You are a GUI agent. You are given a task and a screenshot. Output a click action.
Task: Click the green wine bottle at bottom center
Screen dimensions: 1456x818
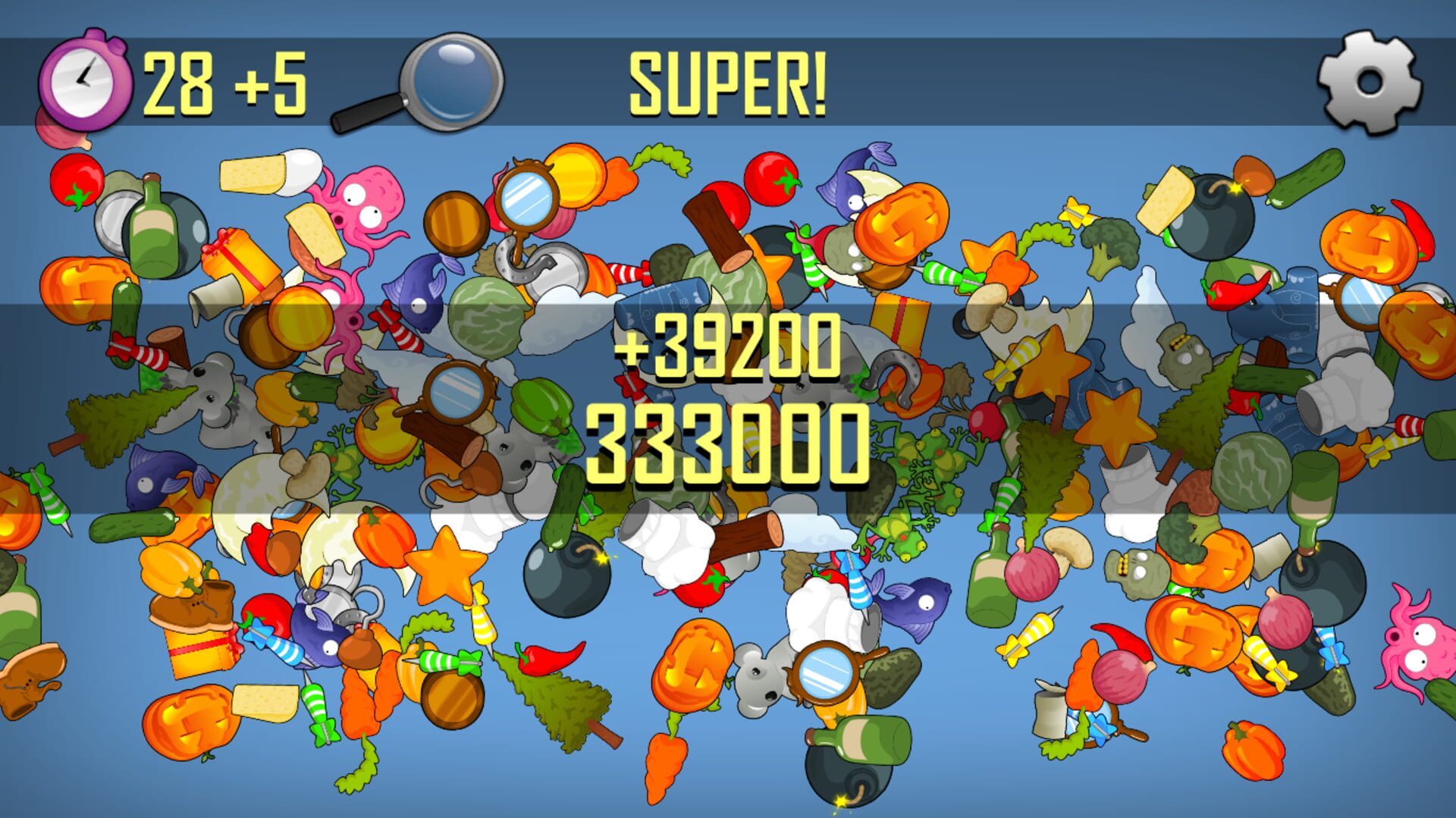(x=861, y=739)
